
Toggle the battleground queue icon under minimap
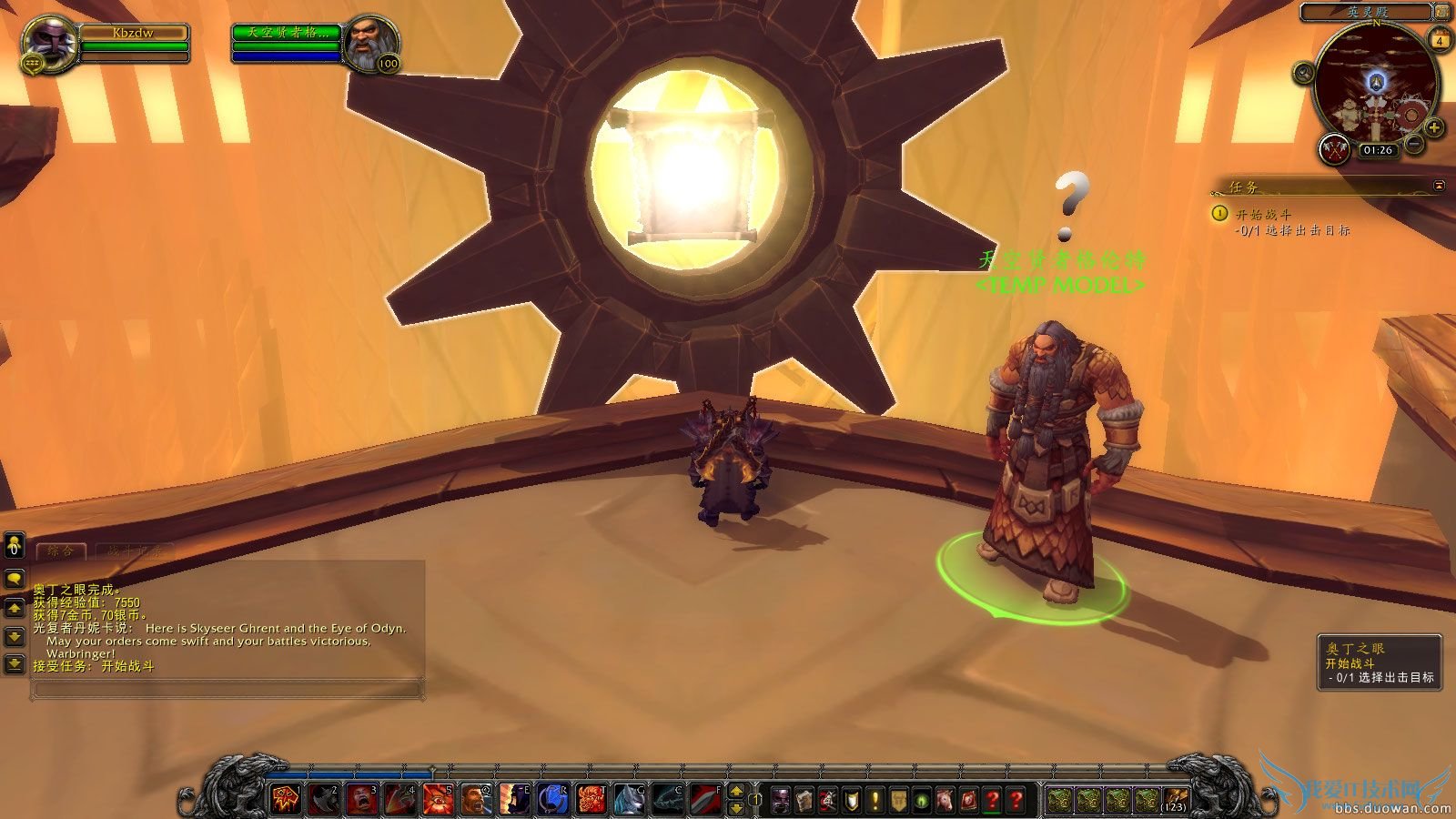pyautogui.click(x=1333, y=148)
